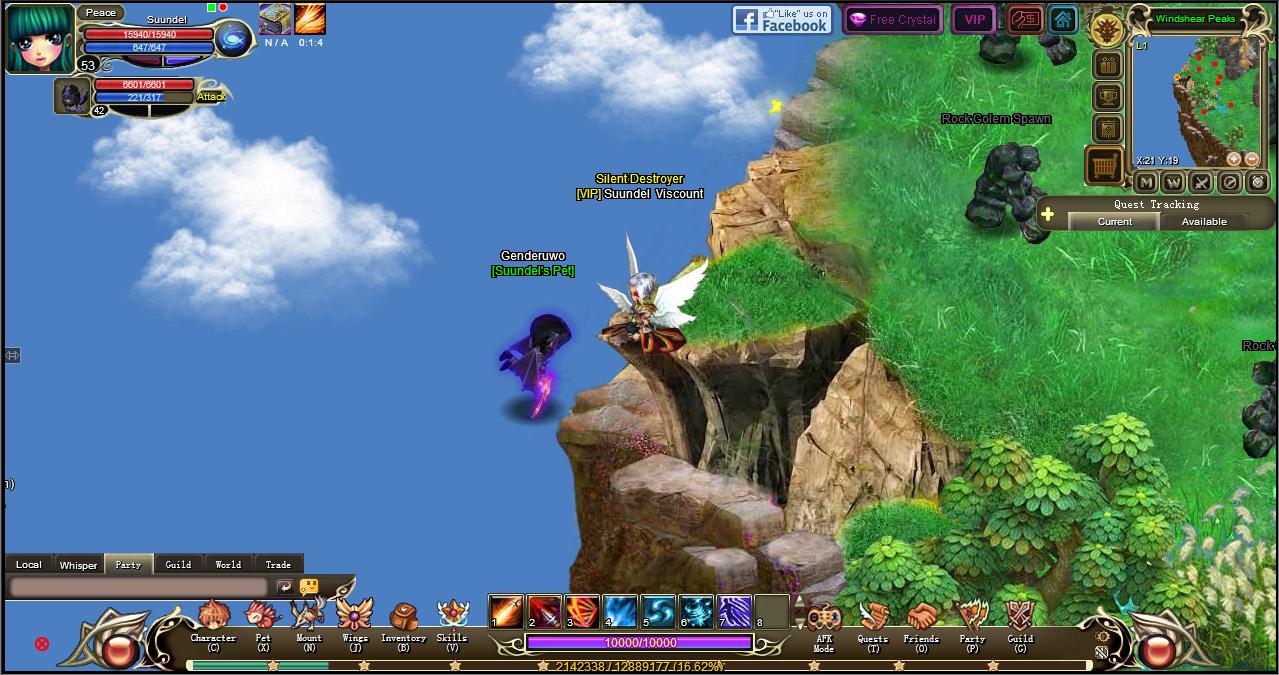This screenshot has height=675, width=1279.
Task: Like the game on Facebook
Action: [x=782, y=19]
